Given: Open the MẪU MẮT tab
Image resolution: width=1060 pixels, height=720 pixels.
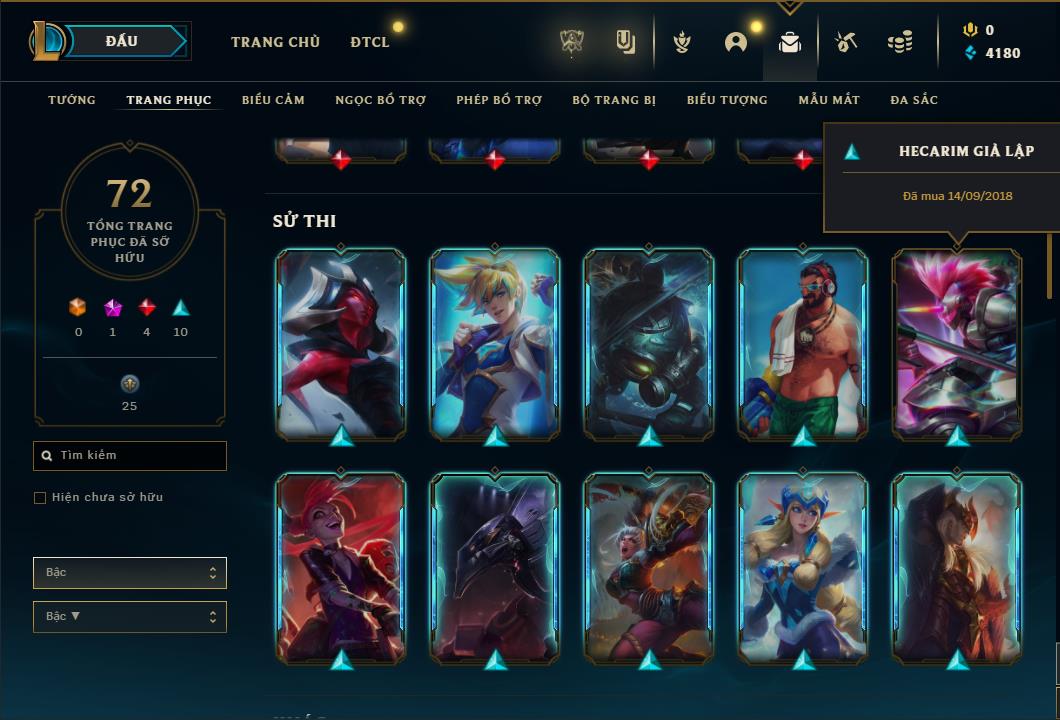Looking at the screenshot, I should pos(829,100).
